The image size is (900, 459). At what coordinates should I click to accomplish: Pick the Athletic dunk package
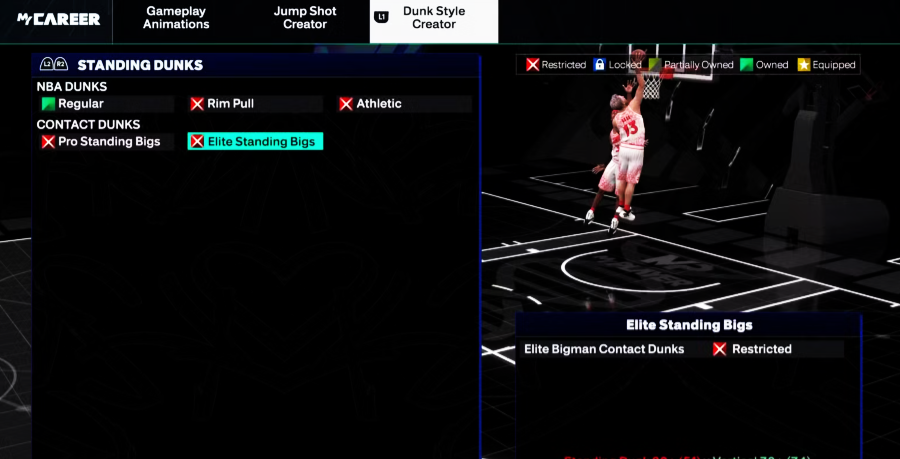(404, 104)
